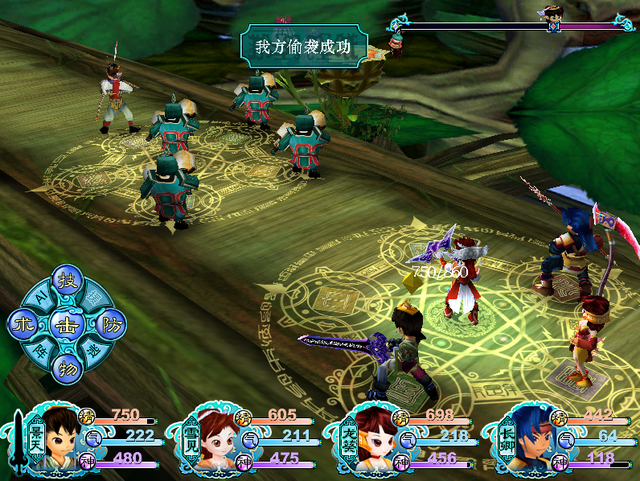640x481 pixels.
Task: Select 长卿's character portrait
Action: pyautogui.click(x=524, y=438)
